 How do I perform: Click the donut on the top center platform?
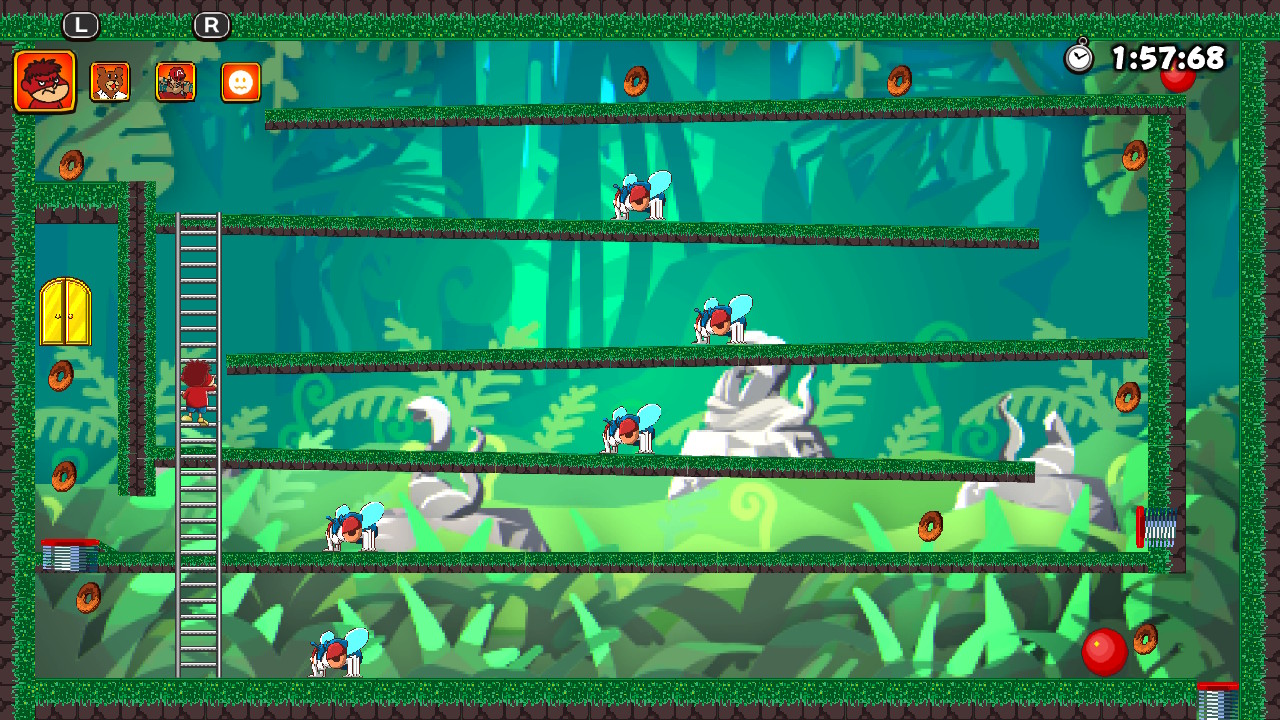638,82
